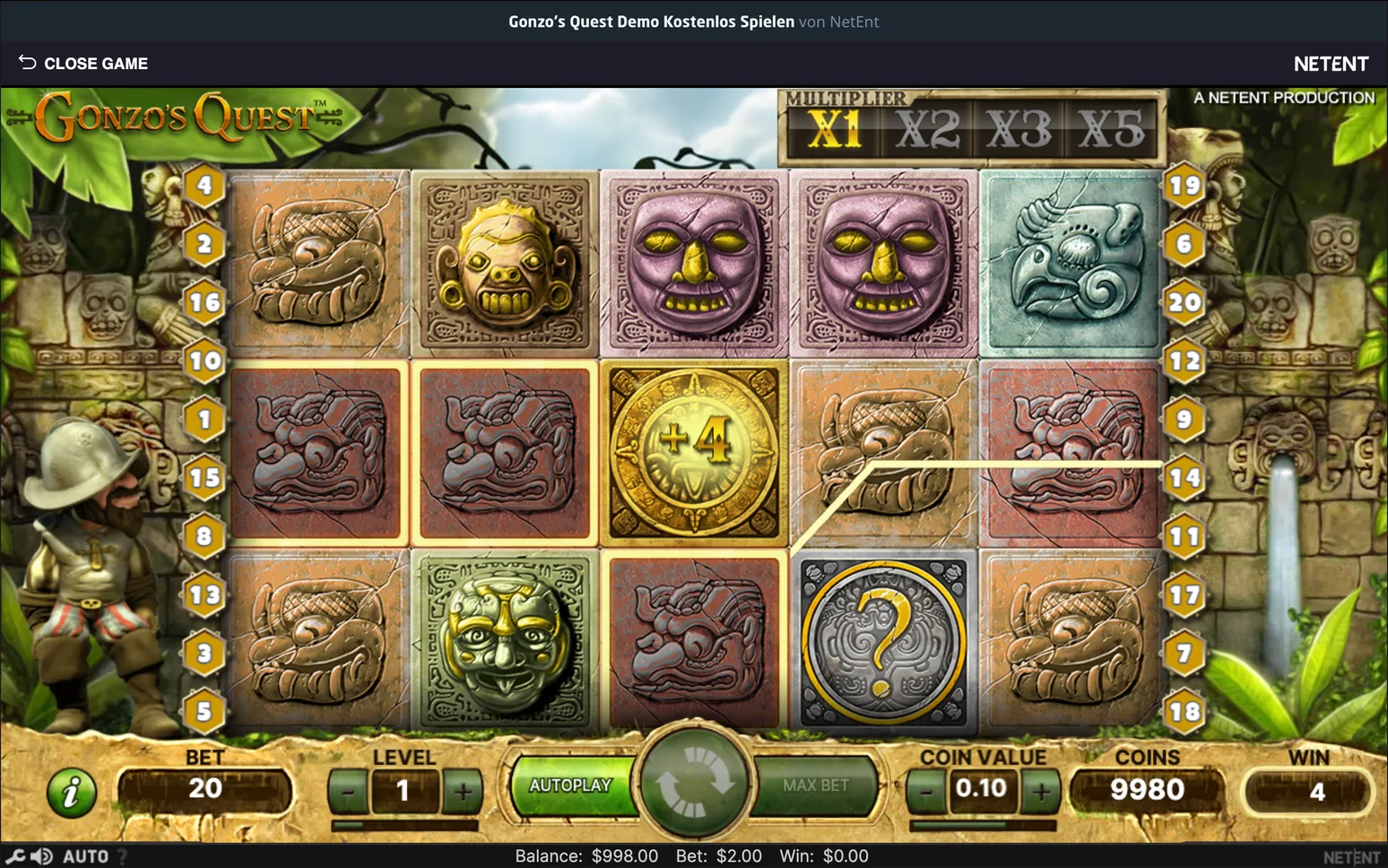Select payline 14 marker
The height and width of the screenshot is (868, 1388).
click(x=1184, y=477)
